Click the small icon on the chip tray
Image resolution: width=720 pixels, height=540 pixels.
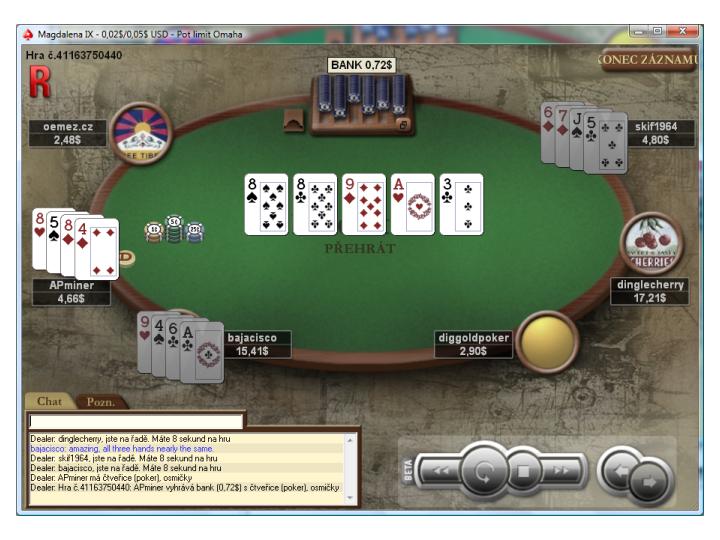(x=403, y=125)
